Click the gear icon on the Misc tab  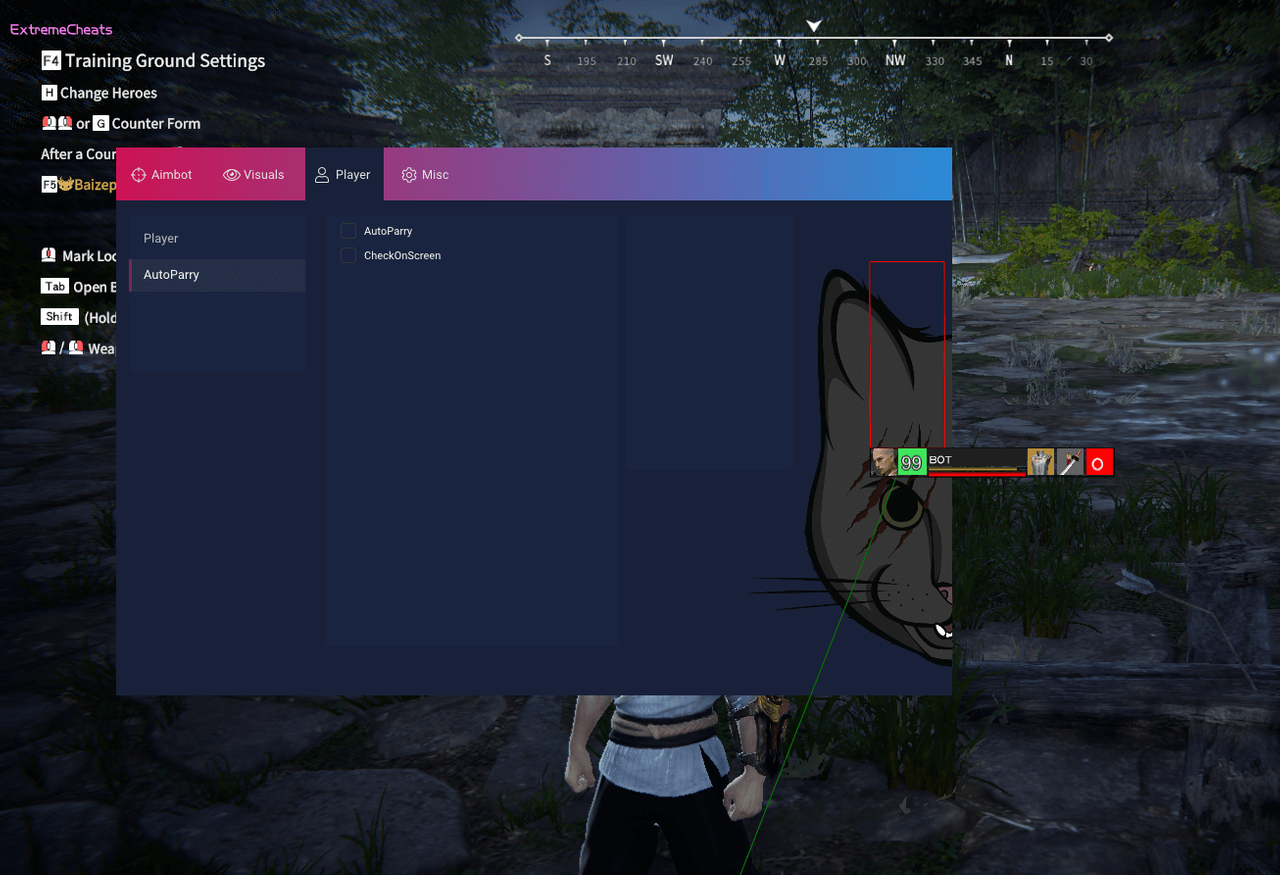pos(409,174)
